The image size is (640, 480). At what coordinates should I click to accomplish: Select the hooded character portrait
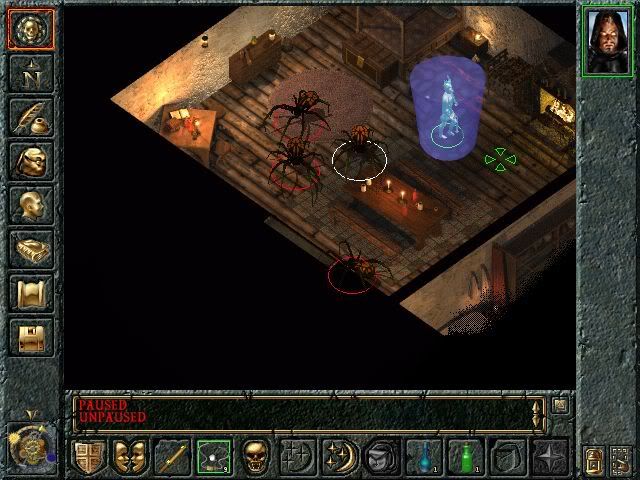pyautogui.click(x=608, y=38)
